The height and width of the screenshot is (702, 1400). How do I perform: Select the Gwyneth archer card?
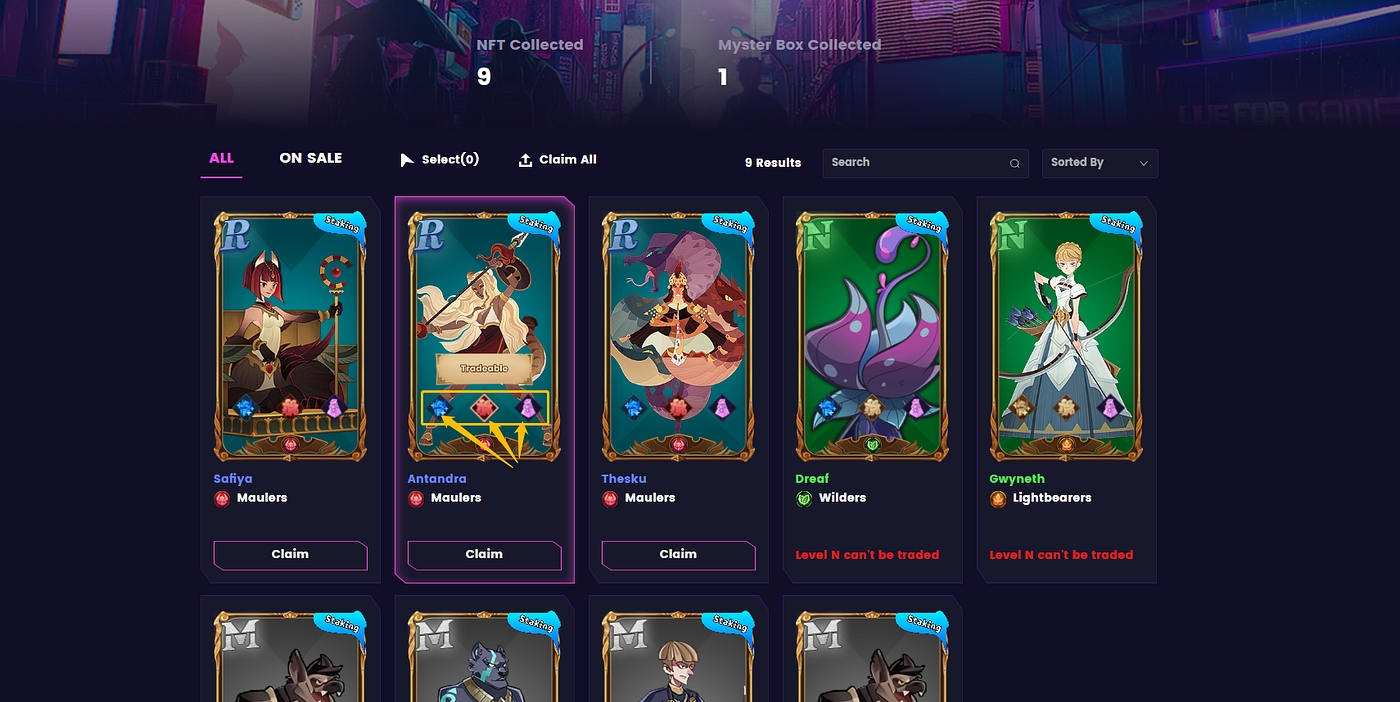coord(1066,335)
